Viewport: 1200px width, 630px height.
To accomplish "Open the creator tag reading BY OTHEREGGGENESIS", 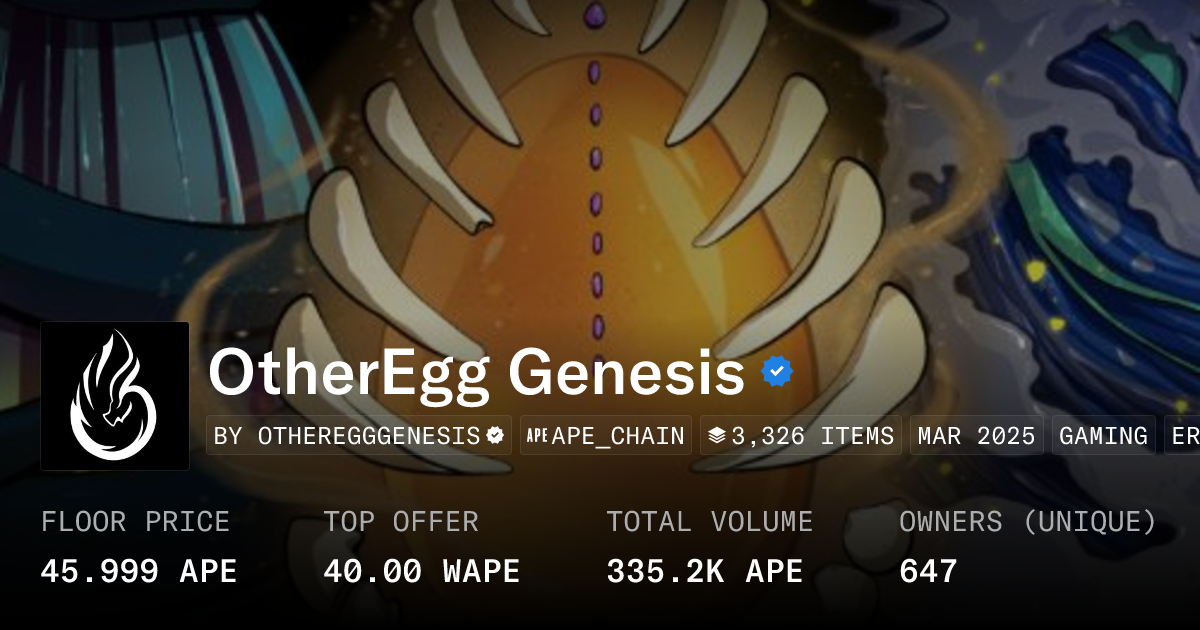I will [359, 436].
